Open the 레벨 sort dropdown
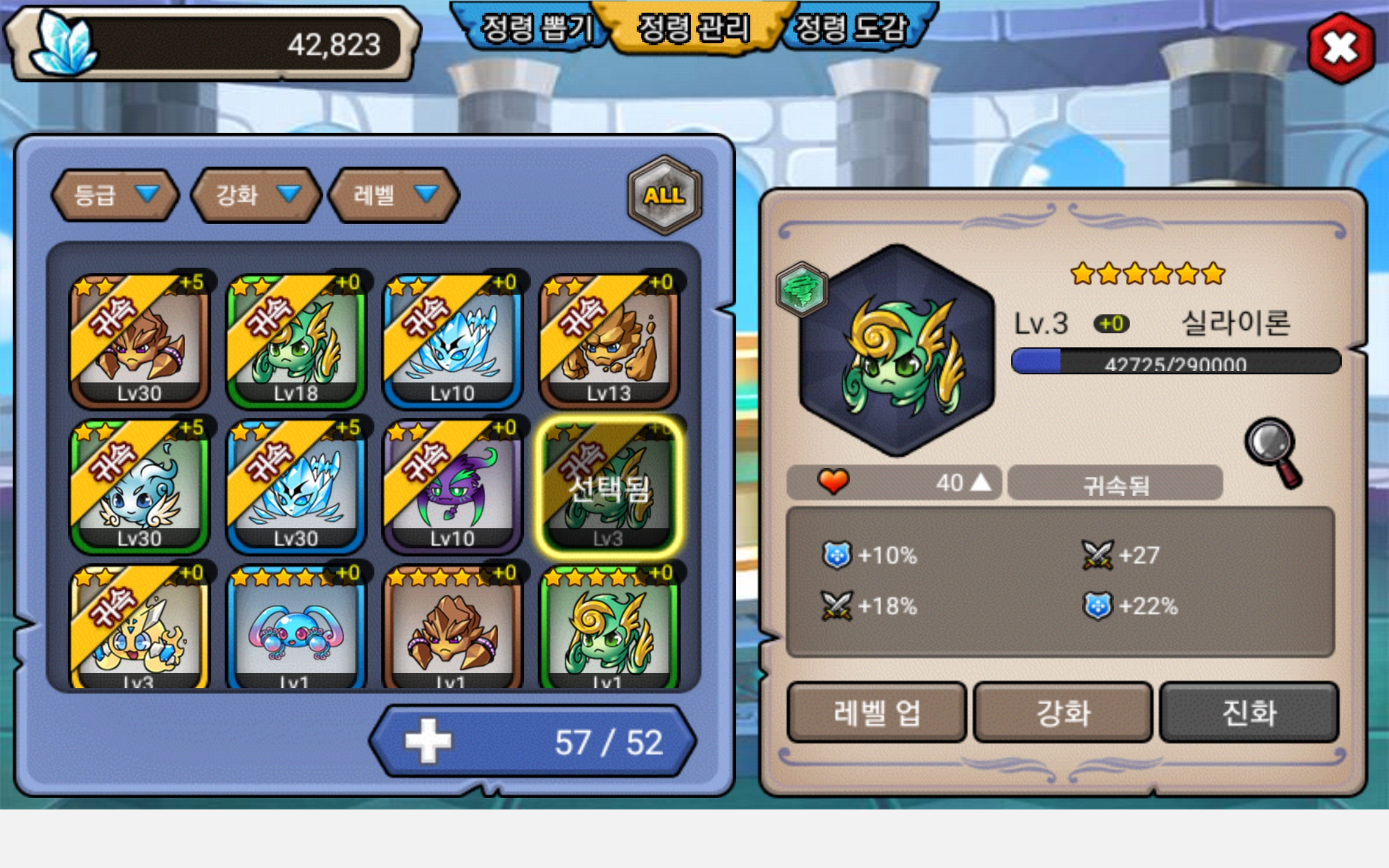Screen dimensions: 1389x868 [x=394, y=196]
